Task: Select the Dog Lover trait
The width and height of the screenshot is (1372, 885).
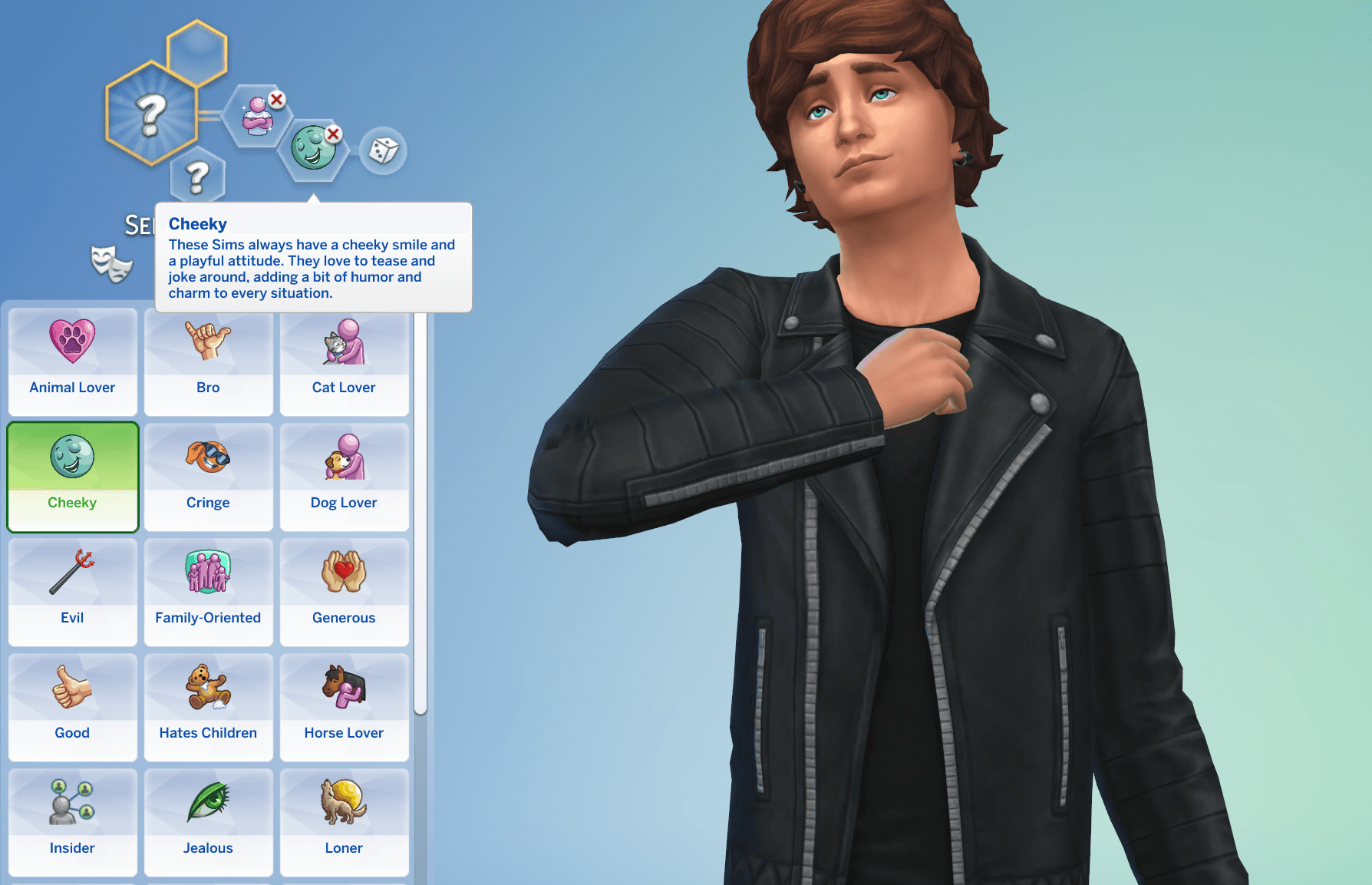Action: point(344,476)
